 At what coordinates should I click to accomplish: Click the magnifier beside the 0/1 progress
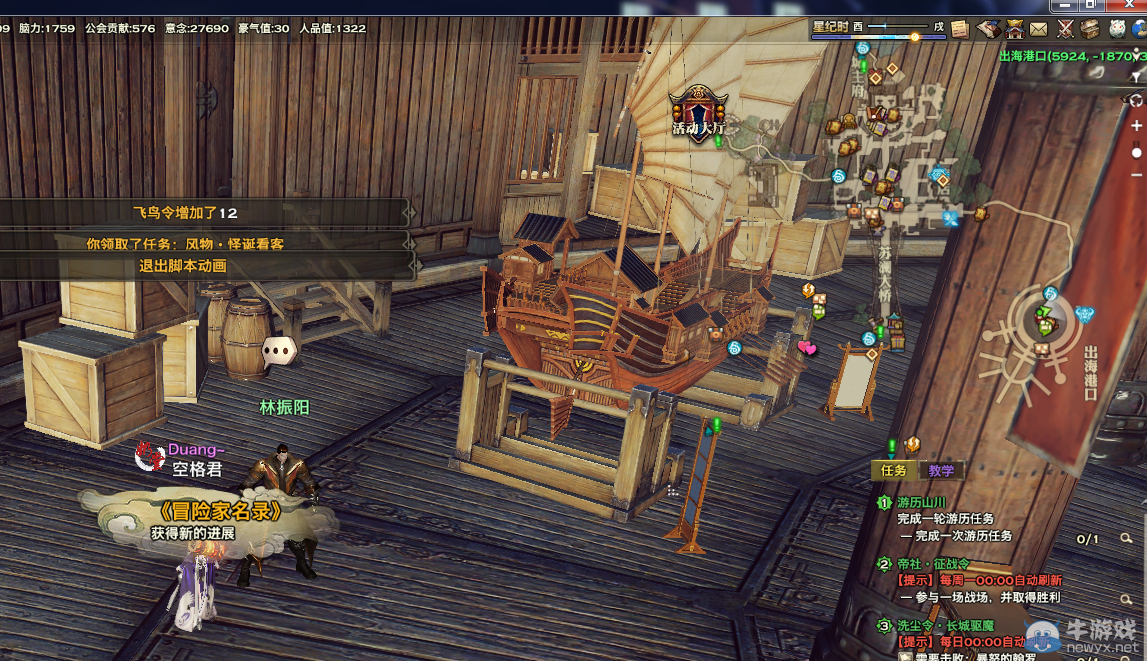pos(1126,539)
